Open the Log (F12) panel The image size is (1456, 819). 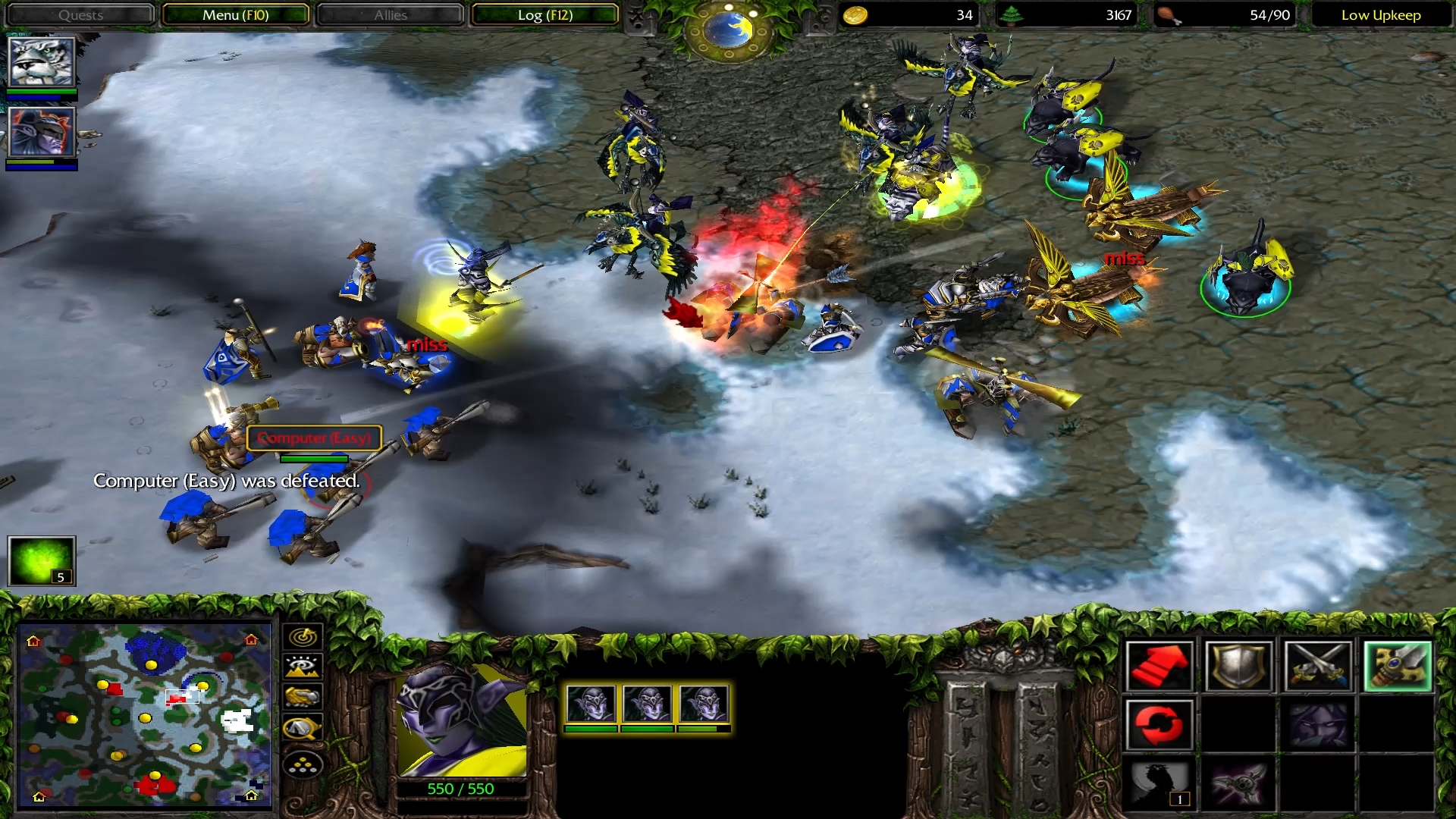544,15
